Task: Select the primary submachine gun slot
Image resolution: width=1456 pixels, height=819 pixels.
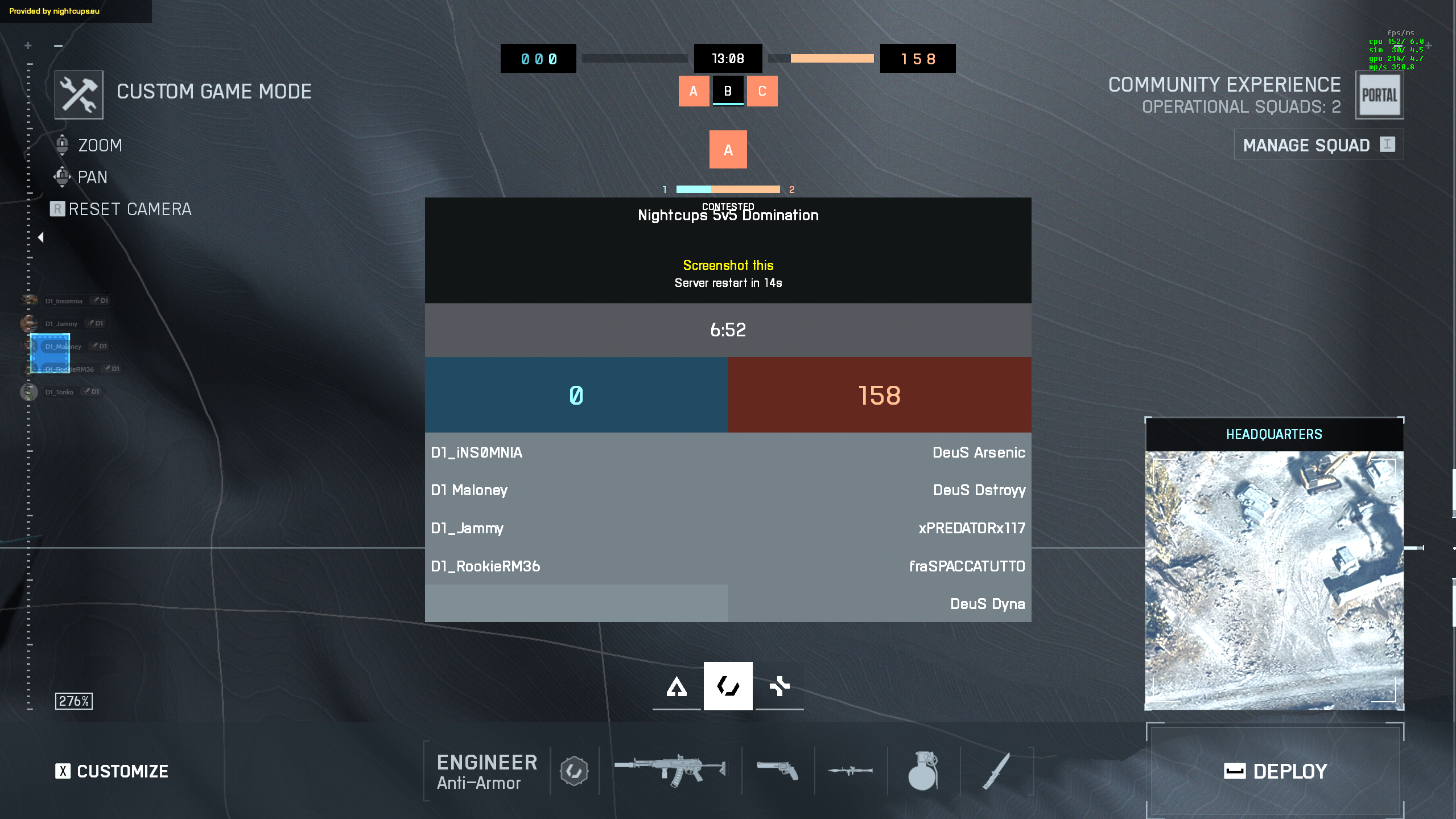Action: tap(670, 770)
